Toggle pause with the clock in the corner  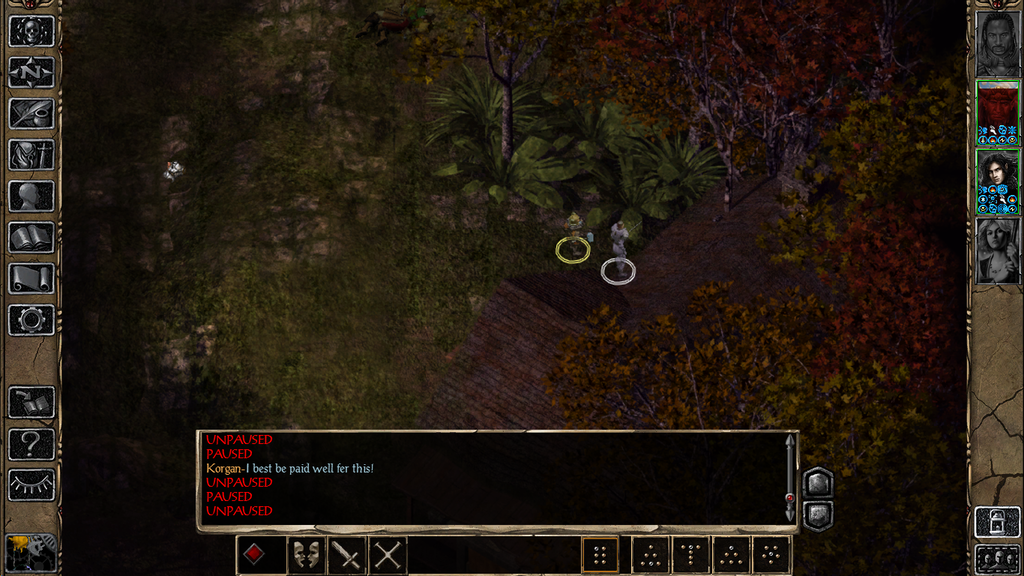(30, 552)
